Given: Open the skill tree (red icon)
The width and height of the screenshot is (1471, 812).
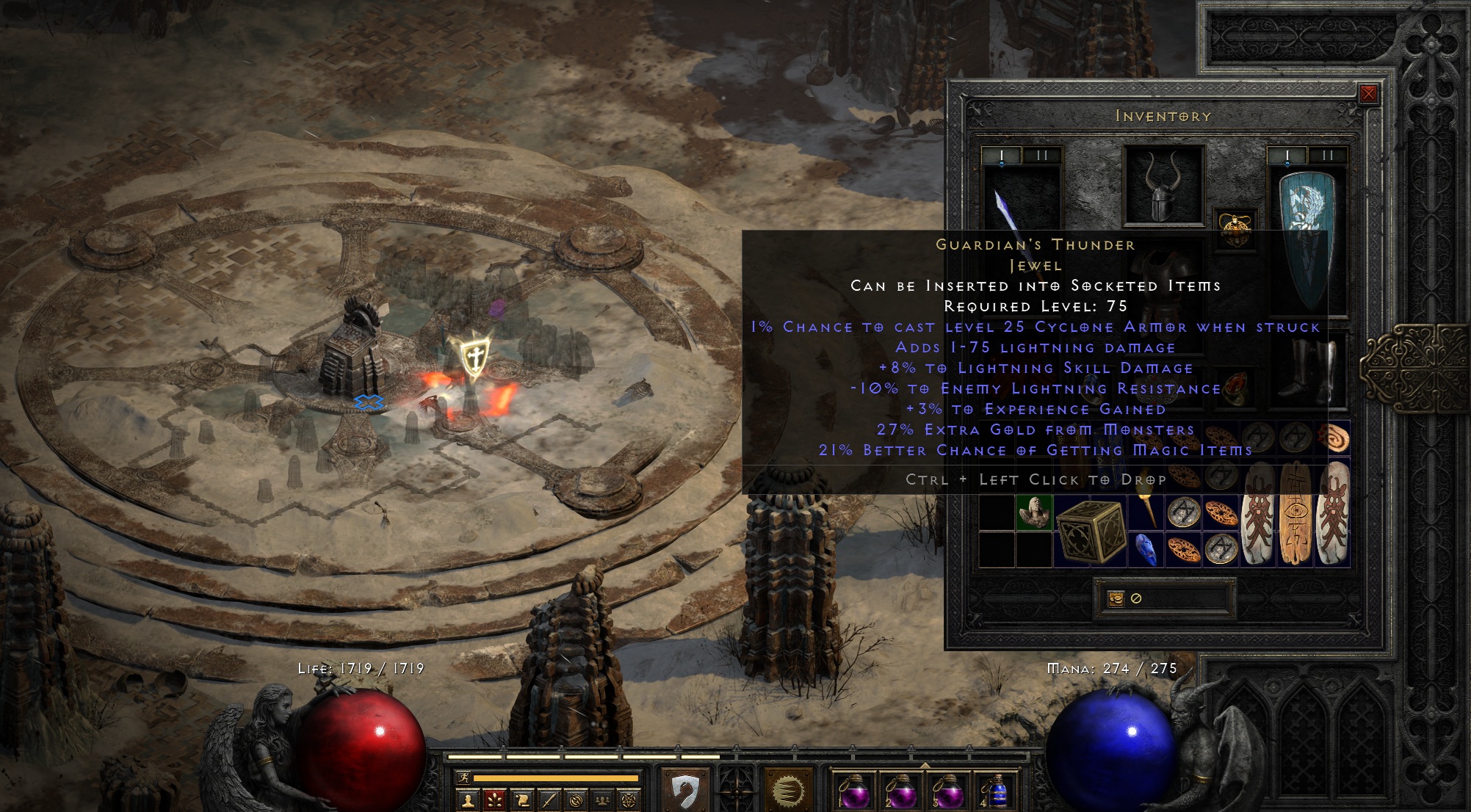Looking at the screenshot, I should (494, 800).
